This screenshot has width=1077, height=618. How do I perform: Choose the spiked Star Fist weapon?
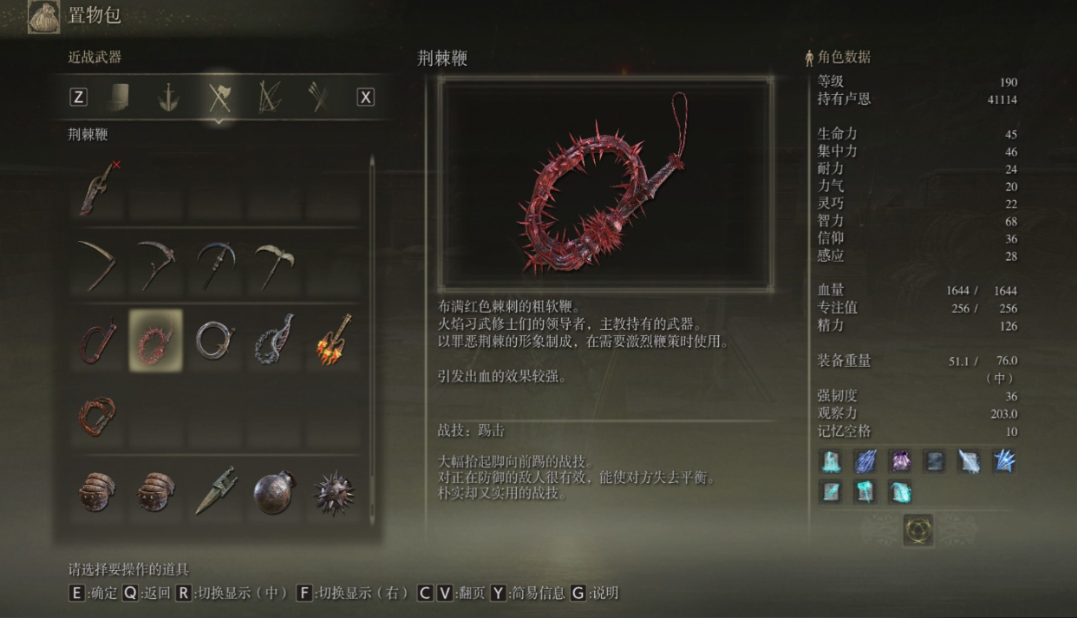332,491
